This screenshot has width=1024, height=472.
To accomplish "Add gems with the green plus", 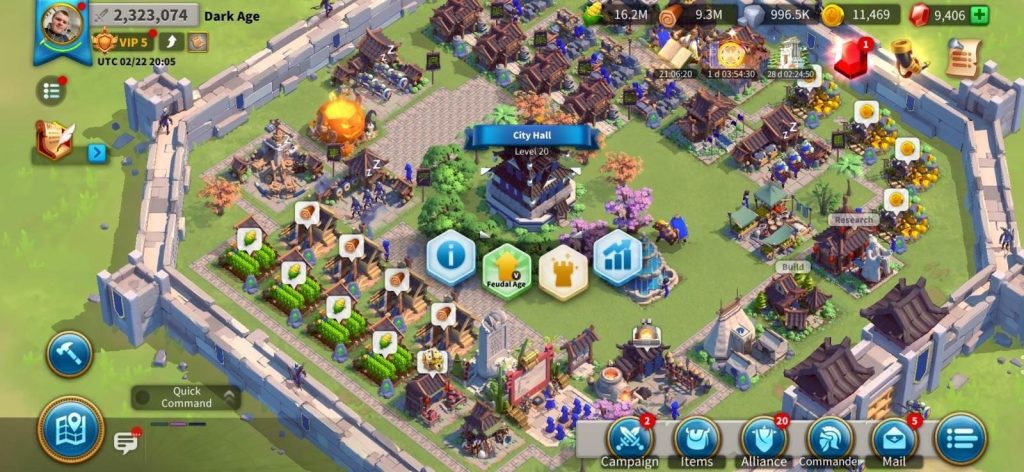I will point(979,15).
